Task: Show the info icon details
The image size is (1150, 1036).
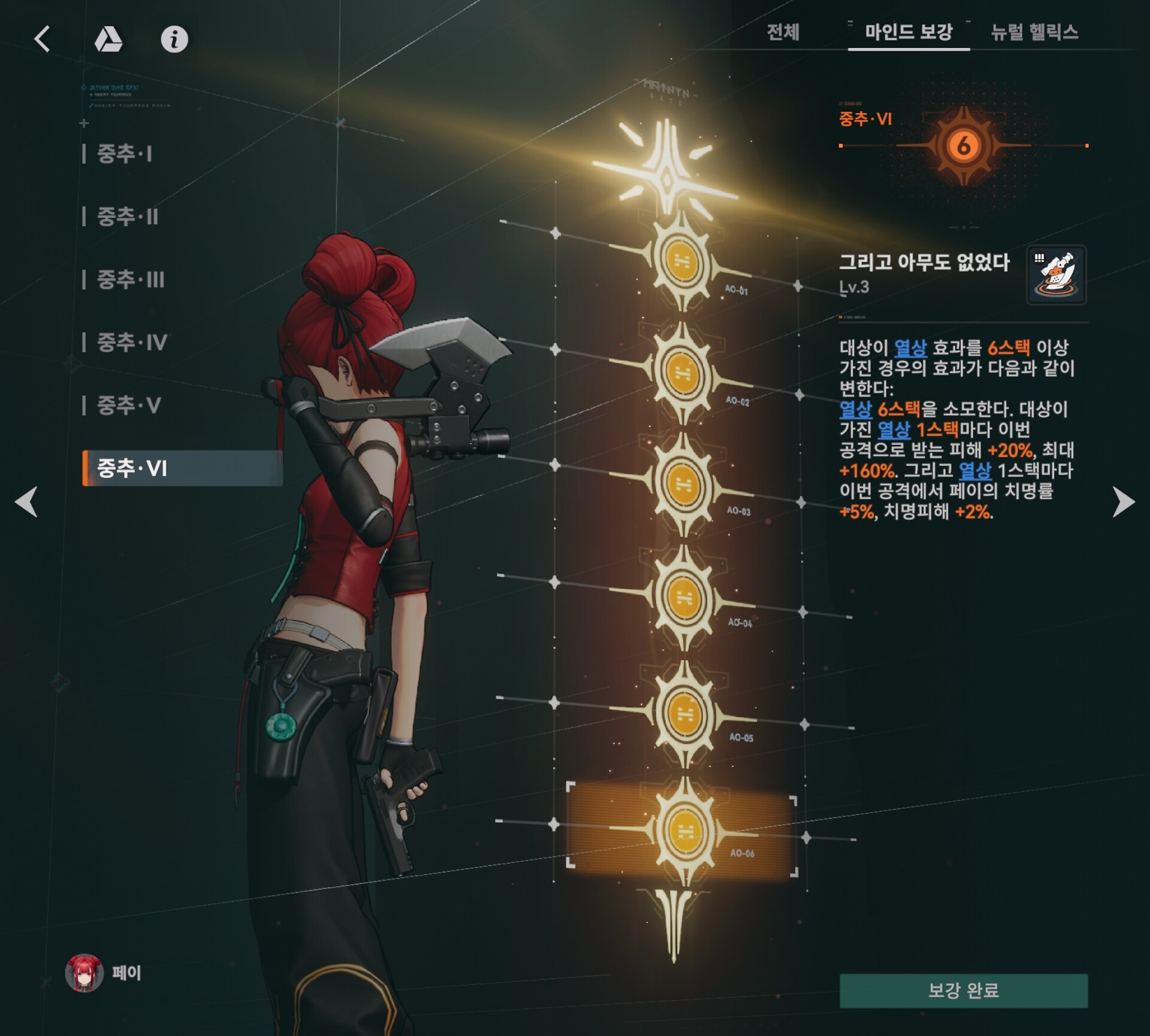Action: click(x=174, y=40)
